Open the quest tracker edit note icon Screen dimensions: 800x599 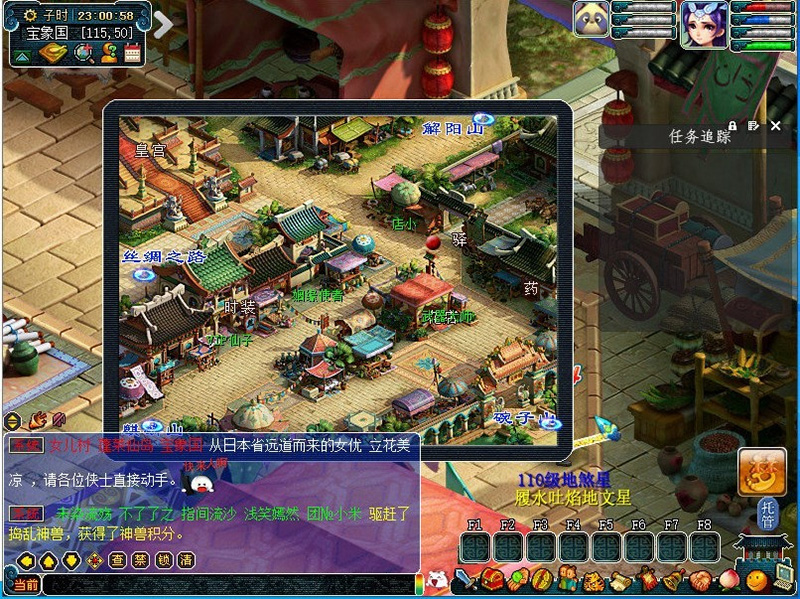[x=753, y=126]
